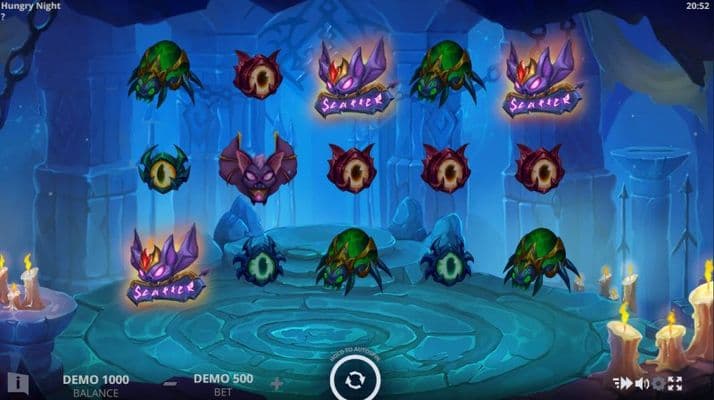Viewport: 714px width, 400px height.
Task: Mute the game sound
Action: [641, 383]
